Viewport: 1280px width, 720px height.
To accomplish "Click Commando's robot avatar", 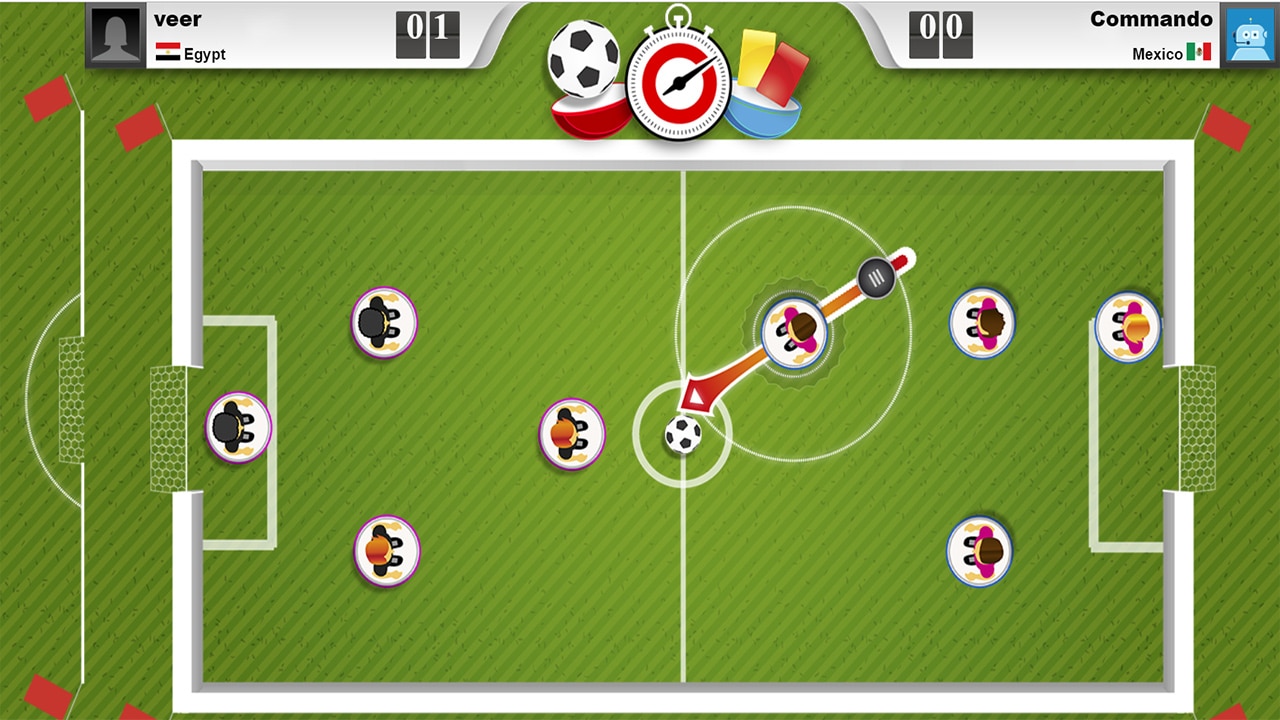I will (x=1249, y=33).
